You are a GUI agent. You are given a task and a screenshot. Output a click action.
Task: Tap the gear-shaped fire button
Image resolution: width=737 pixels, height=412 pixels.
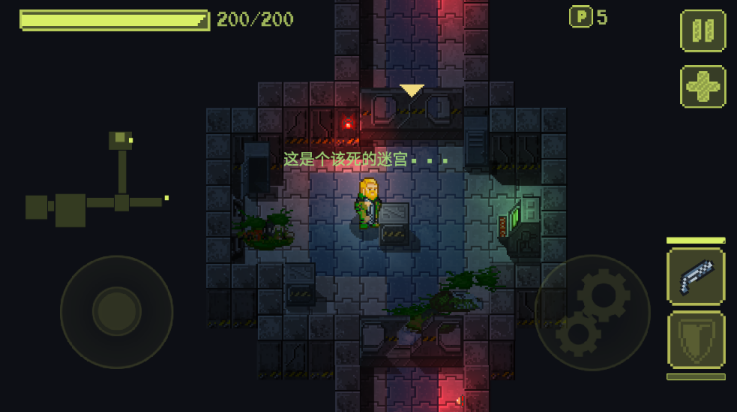[590, 312]
